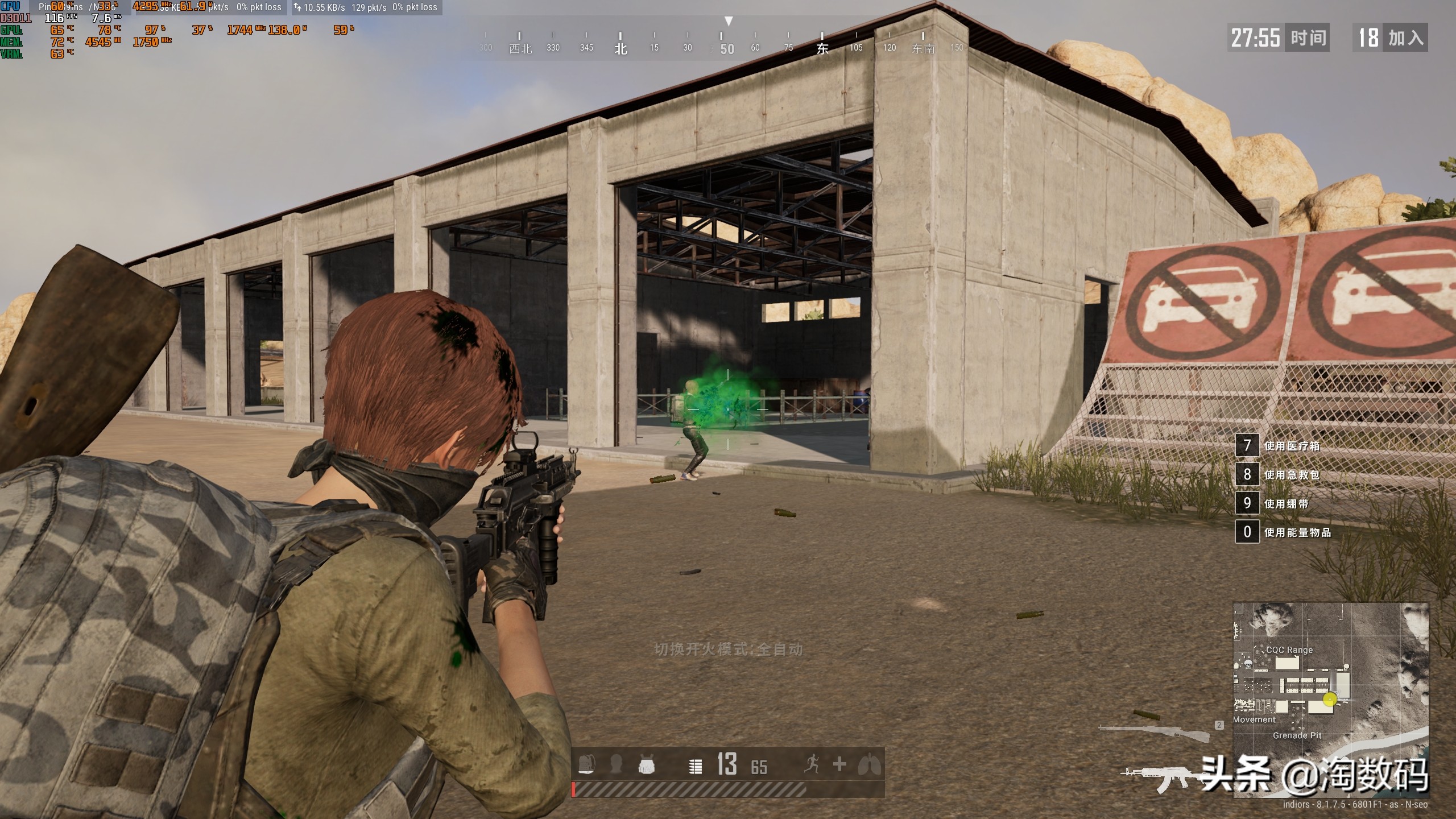1456x819 pixels.
Task: Click the helmet status icon
Action: [616, 764]
